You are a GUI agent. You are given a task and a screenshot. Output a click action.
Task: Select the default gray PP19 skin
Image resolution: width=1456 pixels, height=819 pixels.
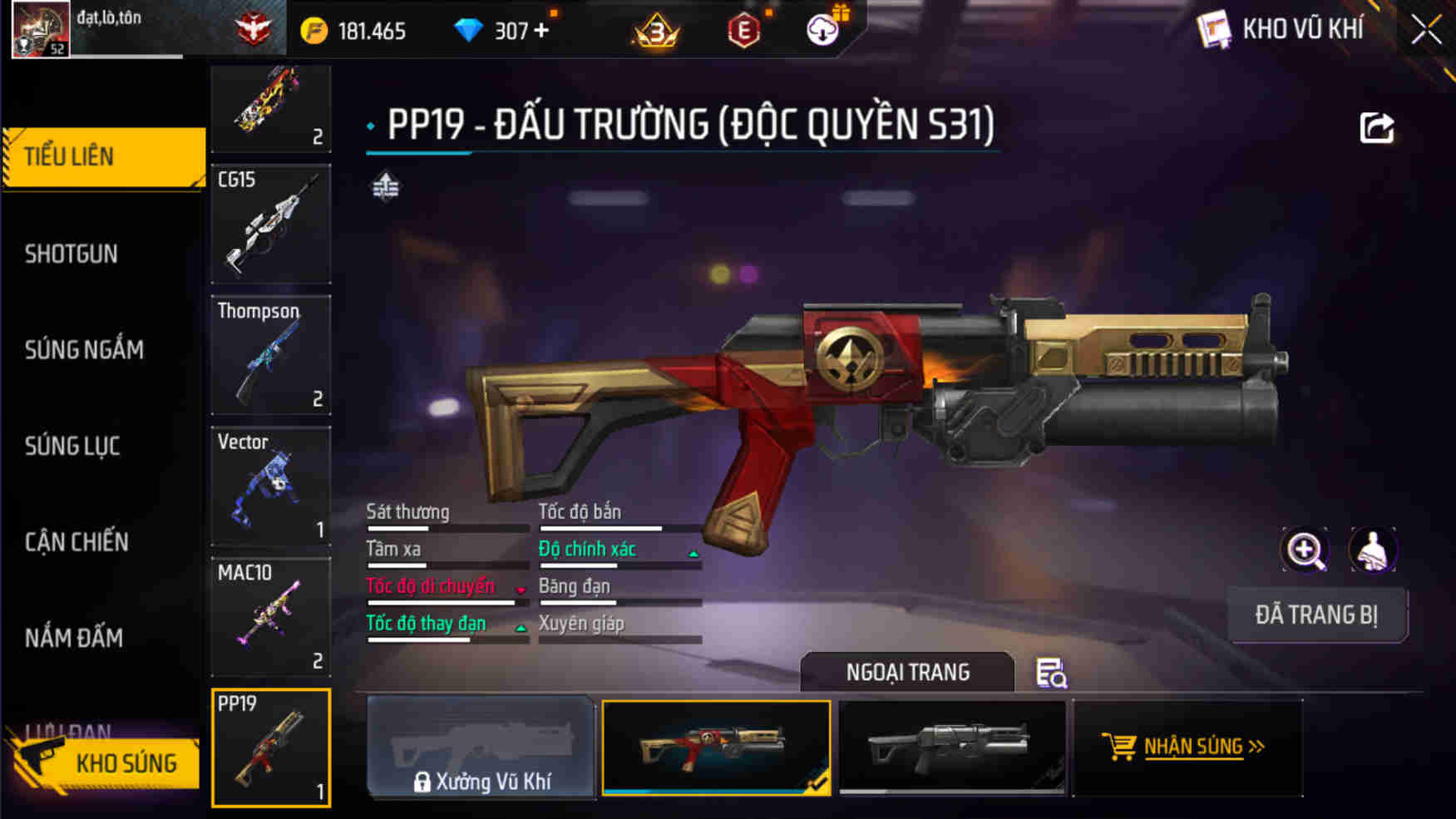point(952,747)
